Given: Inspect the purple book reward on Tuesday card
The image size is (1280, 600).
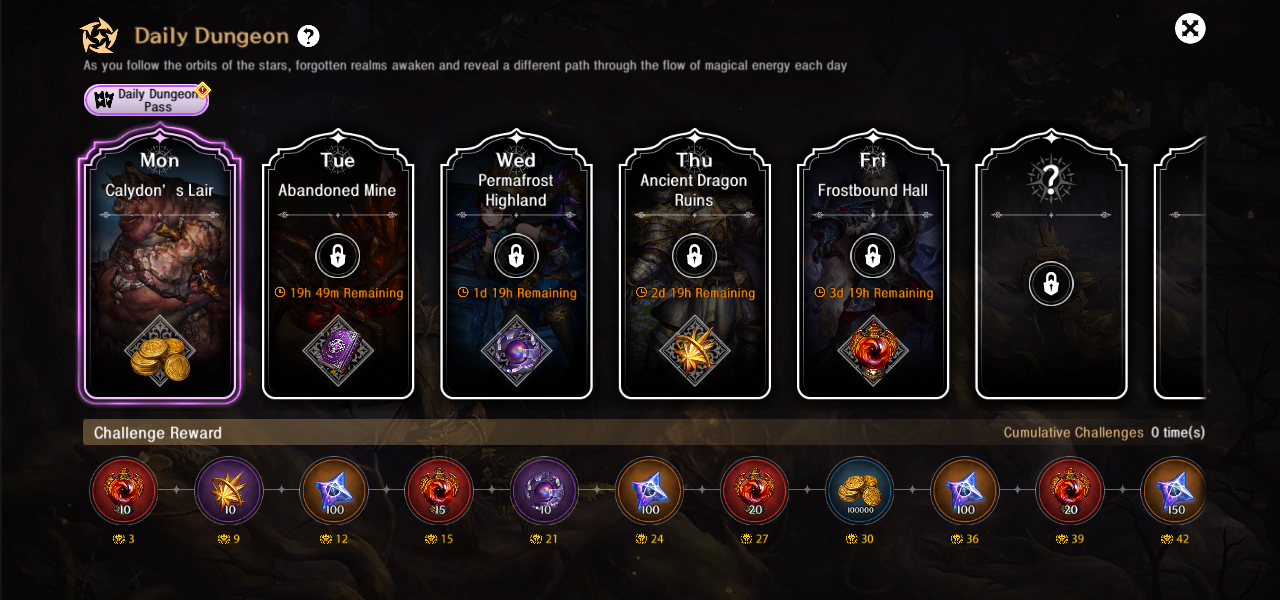Looking at the screenshot, I should click(338, 352).
